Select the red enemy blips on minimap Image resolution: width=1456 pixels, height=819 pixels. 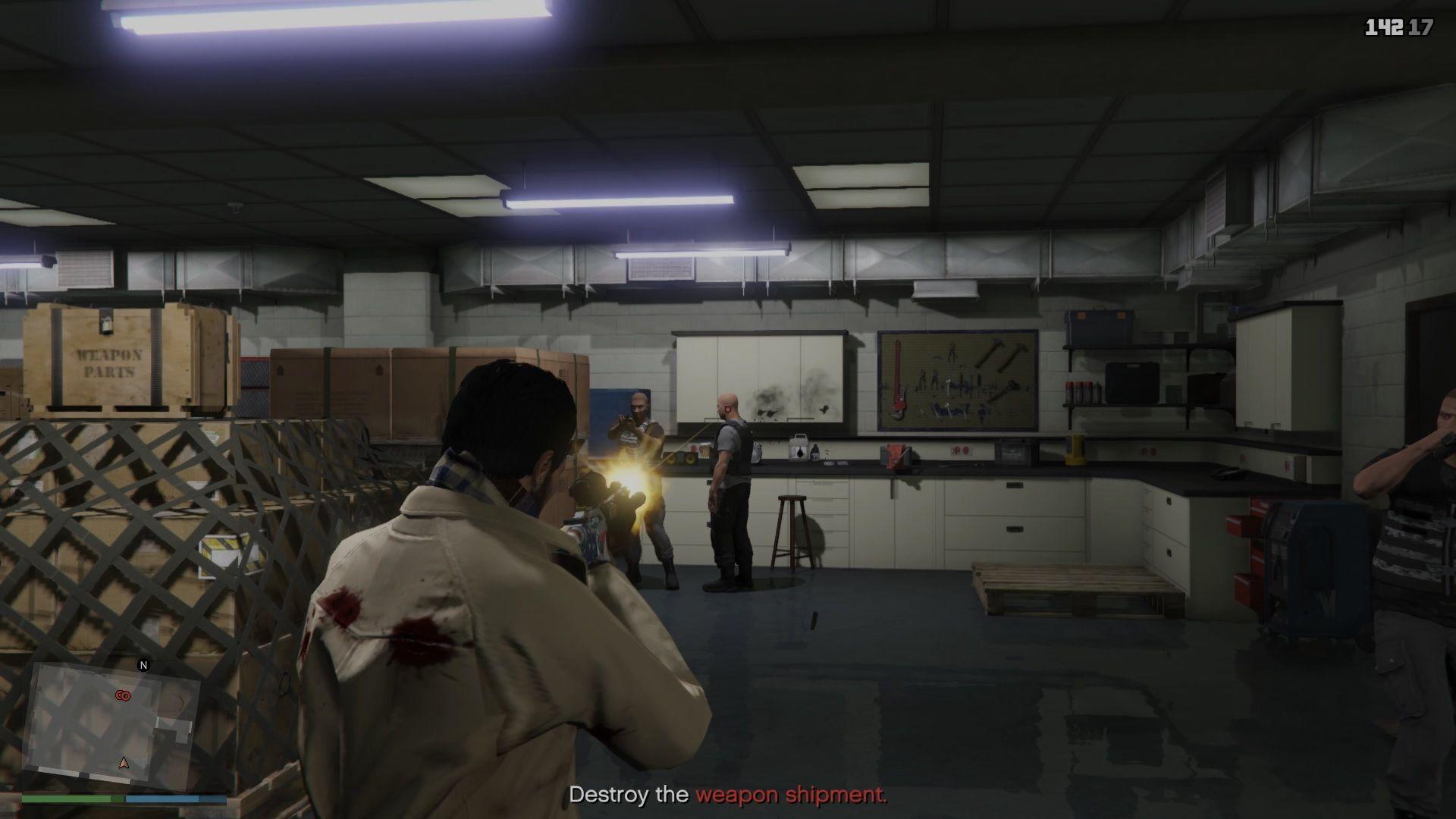[122, 695]
